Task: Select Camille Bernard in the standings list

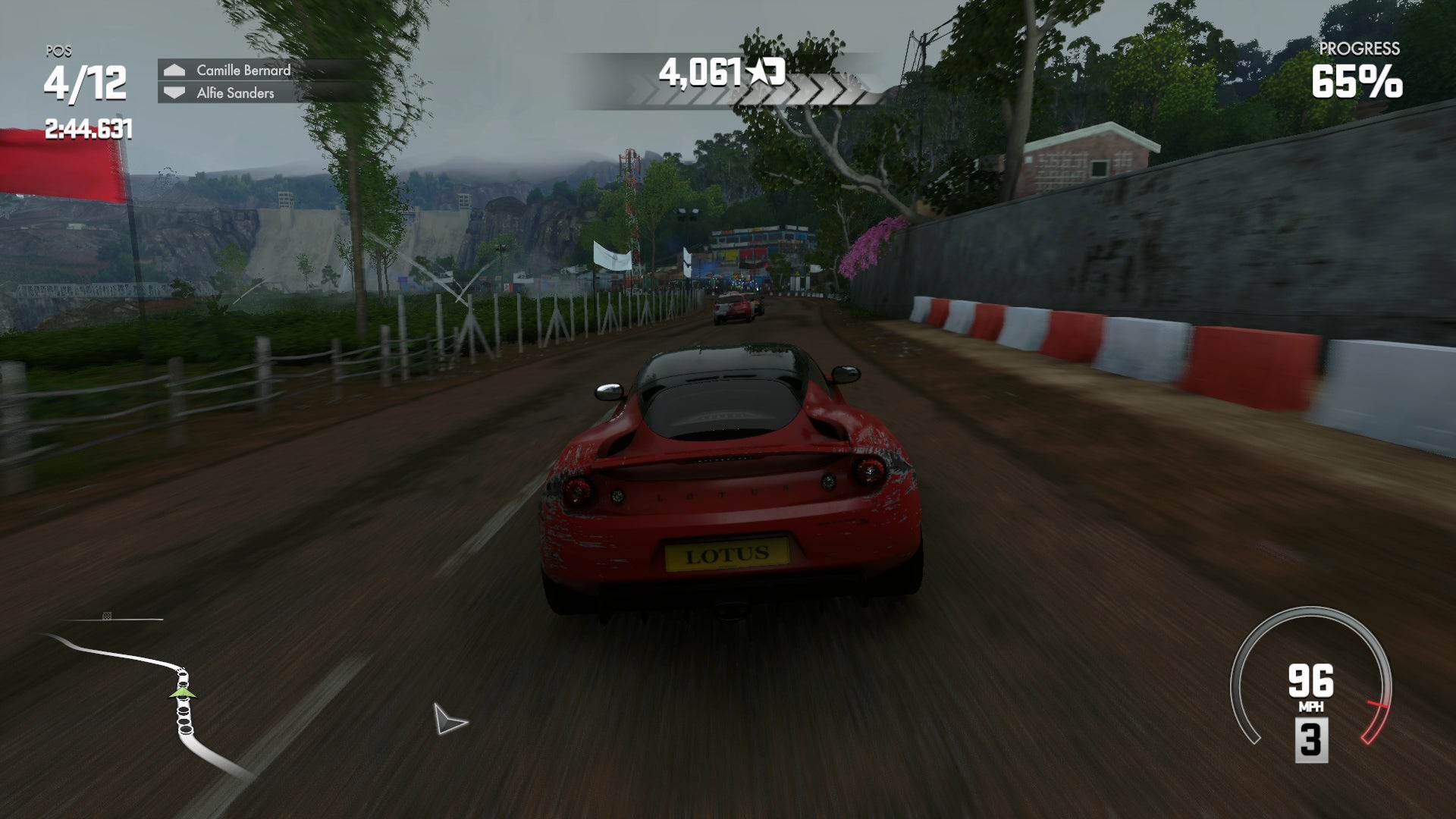Action: (x=243, y=71)
